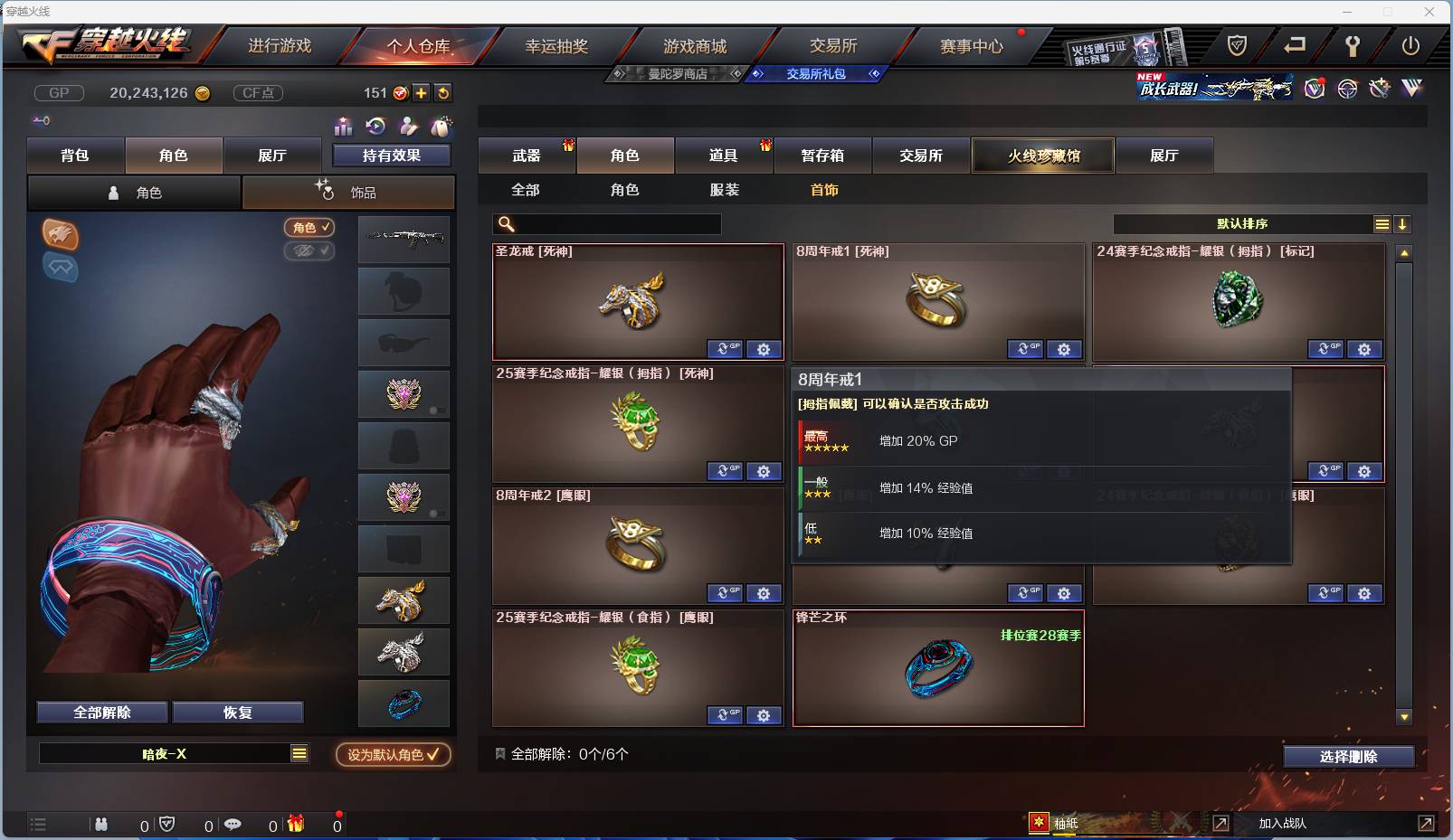The width and height of the screenshot is (1453, 840).
Task: Click the 恢复 button below the character model
Action: (239, 712)
